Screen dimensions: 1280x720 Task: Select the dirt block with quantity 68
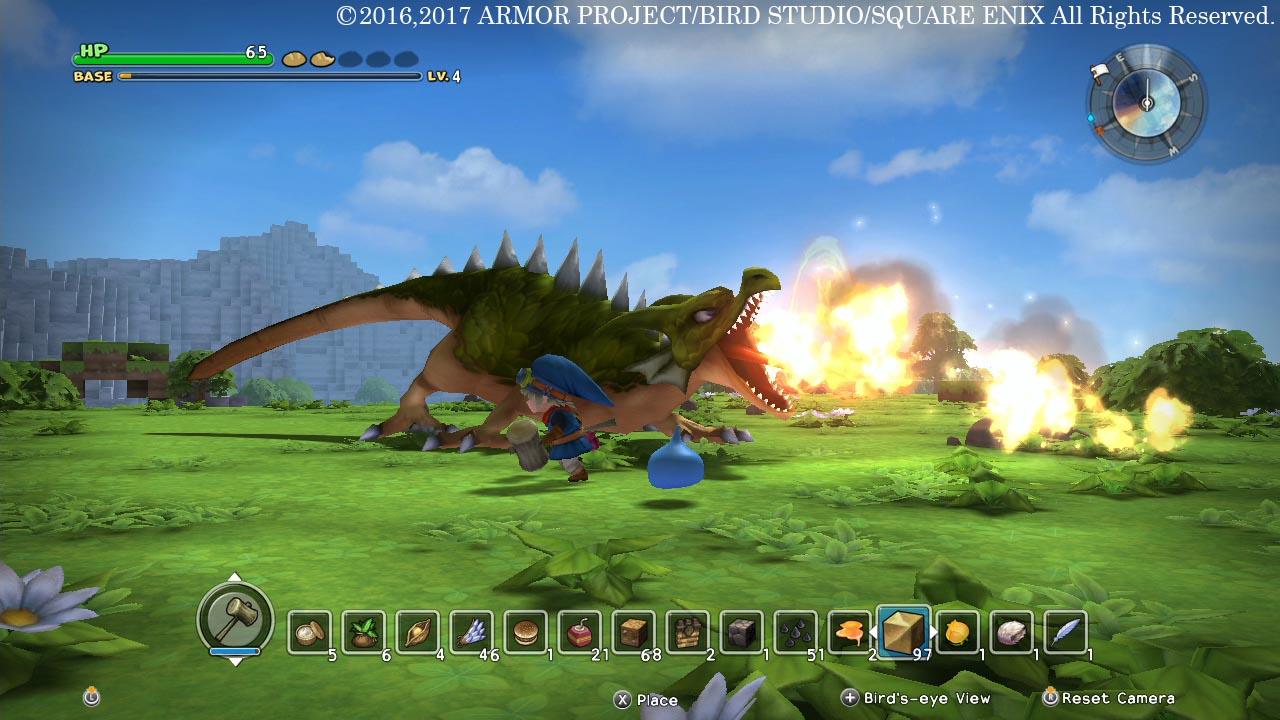tap(631, 630)
